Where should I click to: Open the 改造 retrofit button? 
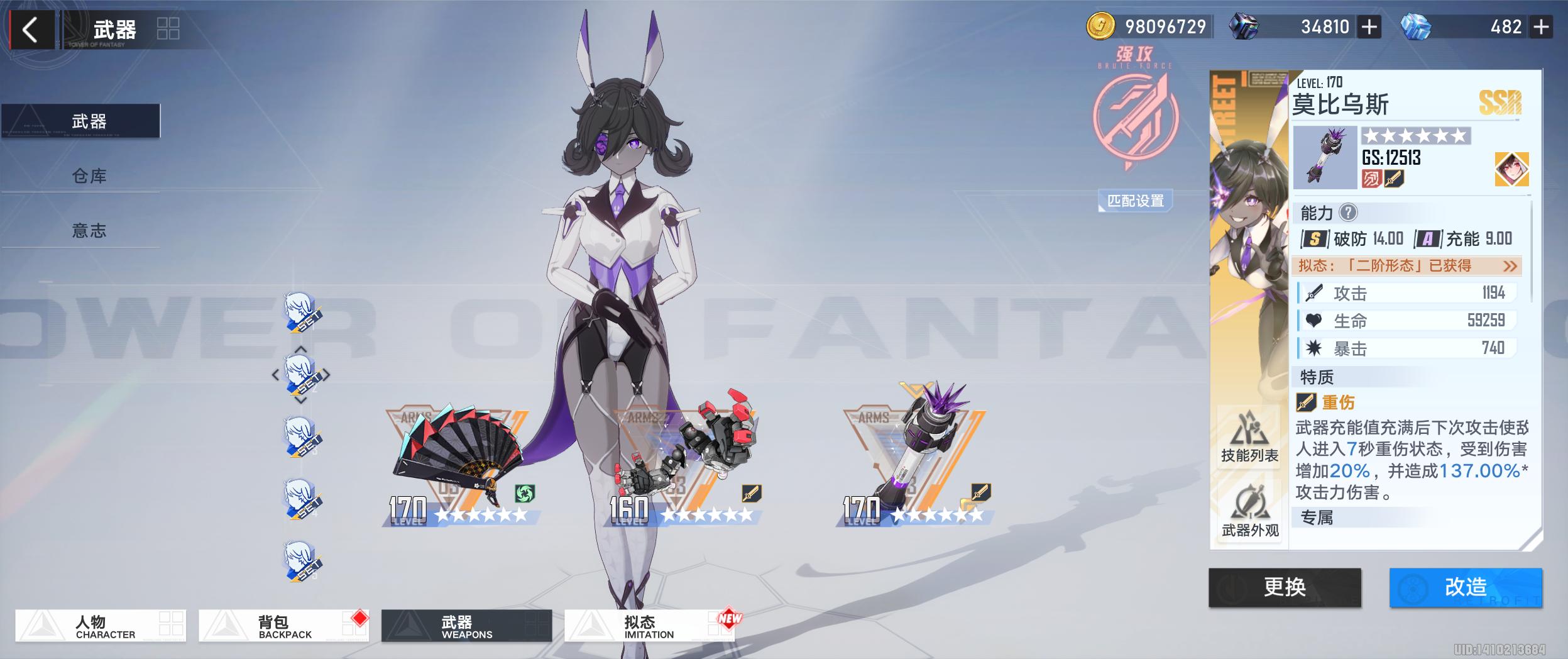click(1466, 587)
